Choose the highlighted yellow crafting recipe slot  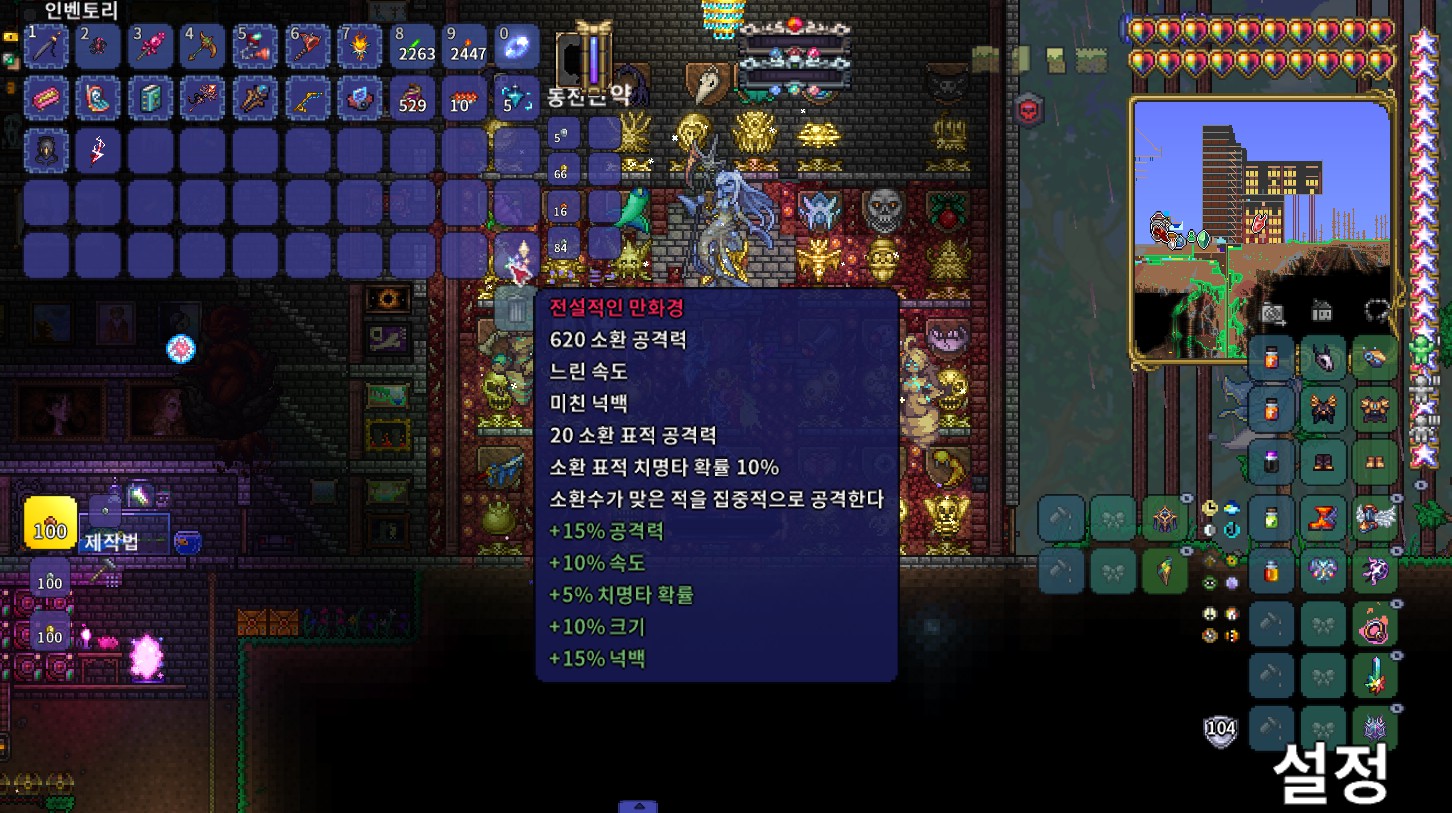pos(50,522)
